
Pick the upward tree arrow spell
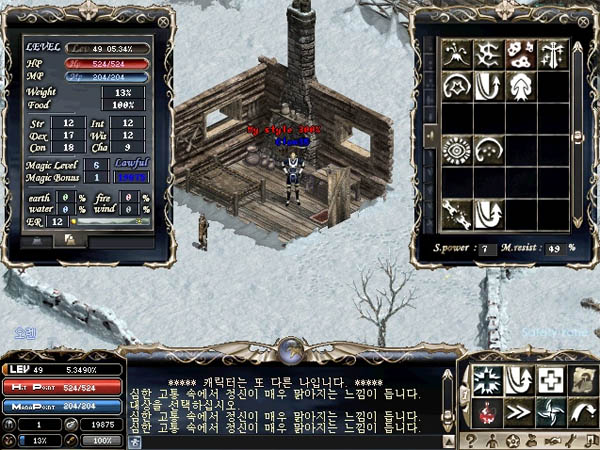click(519, 86)
